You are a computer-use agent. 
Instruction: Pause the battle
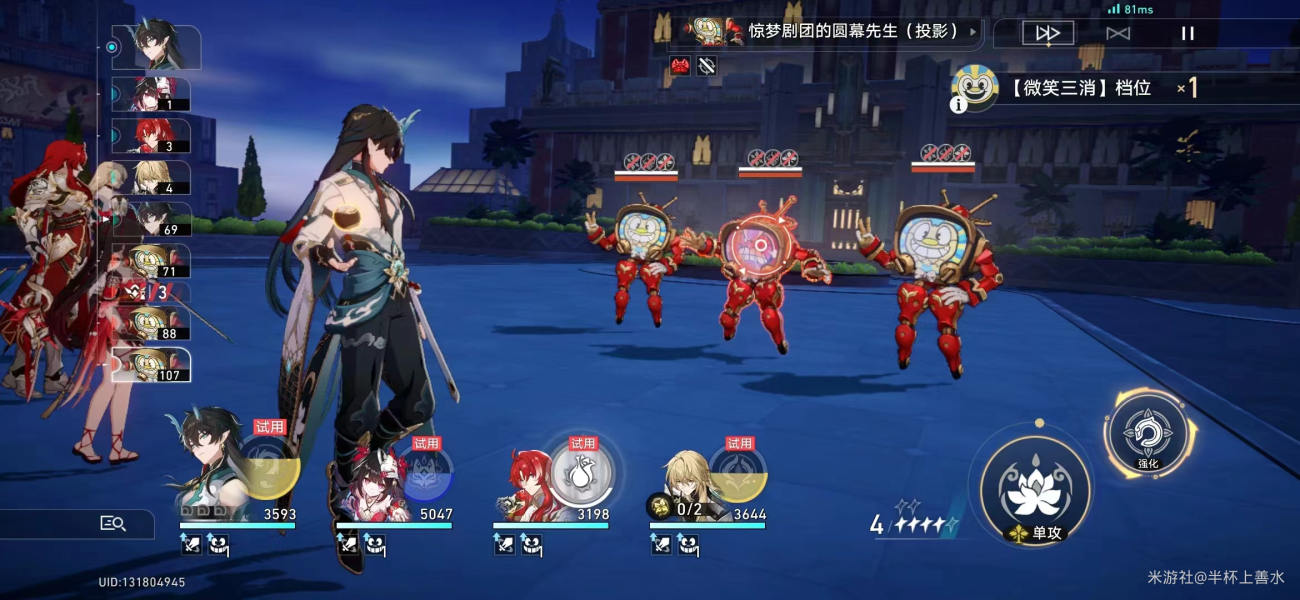[1187, 33]
